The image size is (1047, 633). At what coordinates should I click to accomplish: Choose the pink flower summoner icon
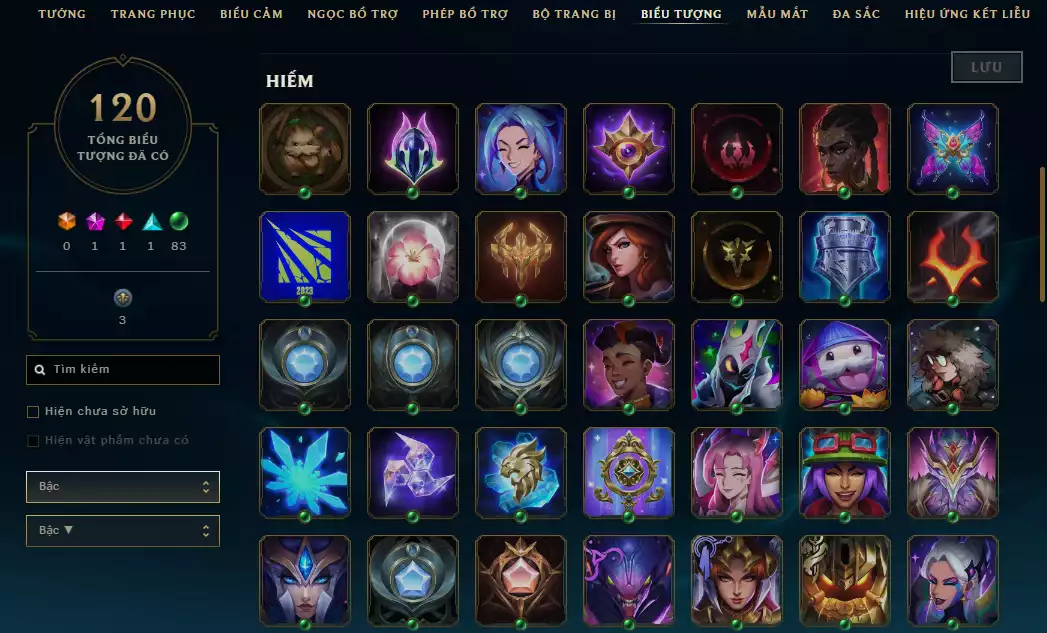(413, 256)
